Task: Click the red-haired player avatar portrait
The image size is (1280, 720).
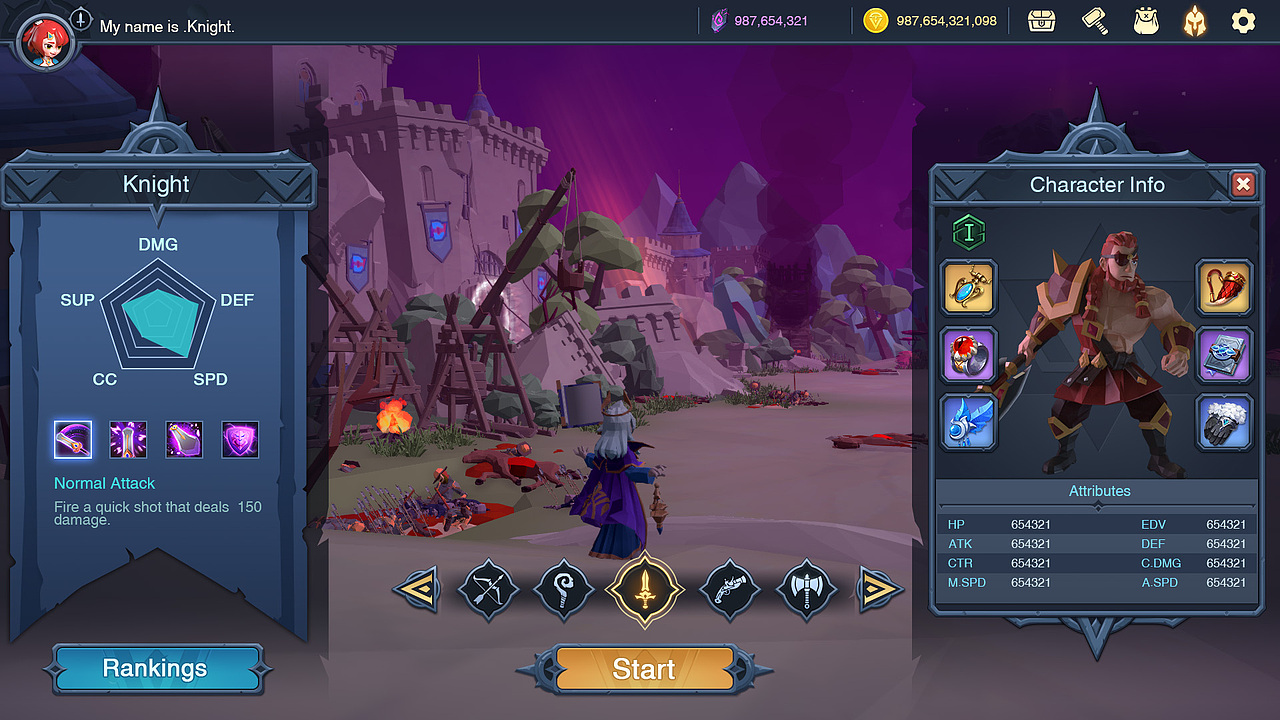Action: click(x=43, y=40)
